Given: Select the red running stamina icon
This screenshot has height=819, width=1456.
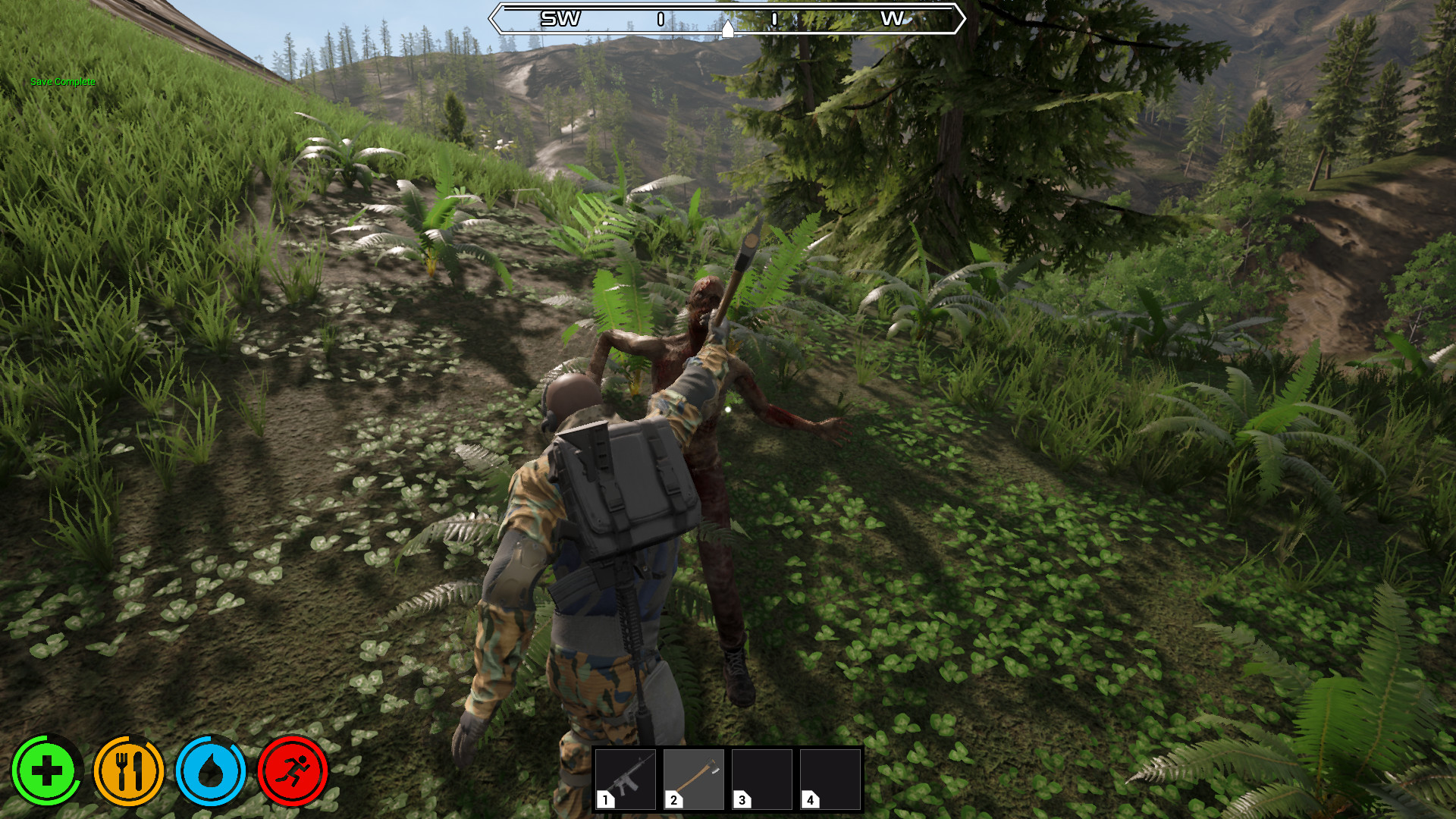Looking at the screenshot, I should pyautogui.click(x=293, y=771).
